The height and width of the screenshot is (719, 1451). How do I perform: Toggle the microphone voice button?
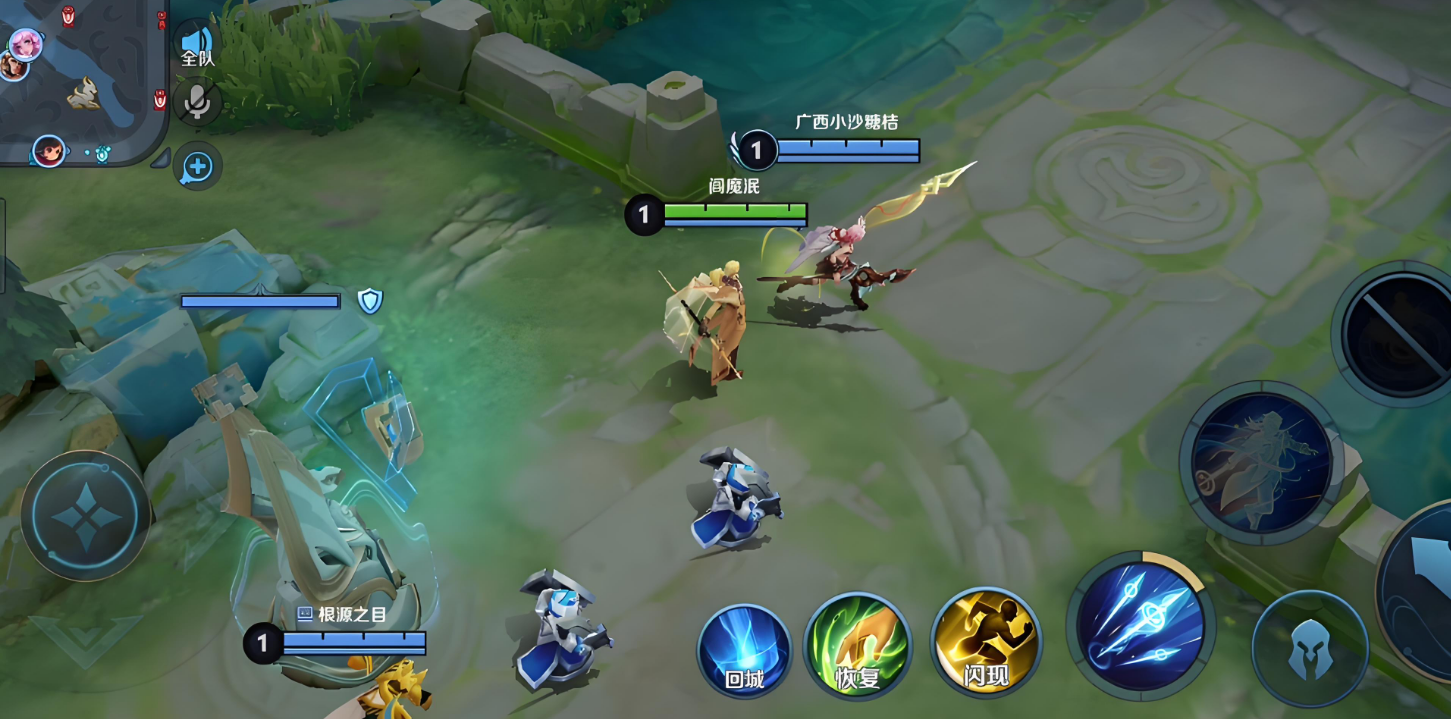(197, 101)
